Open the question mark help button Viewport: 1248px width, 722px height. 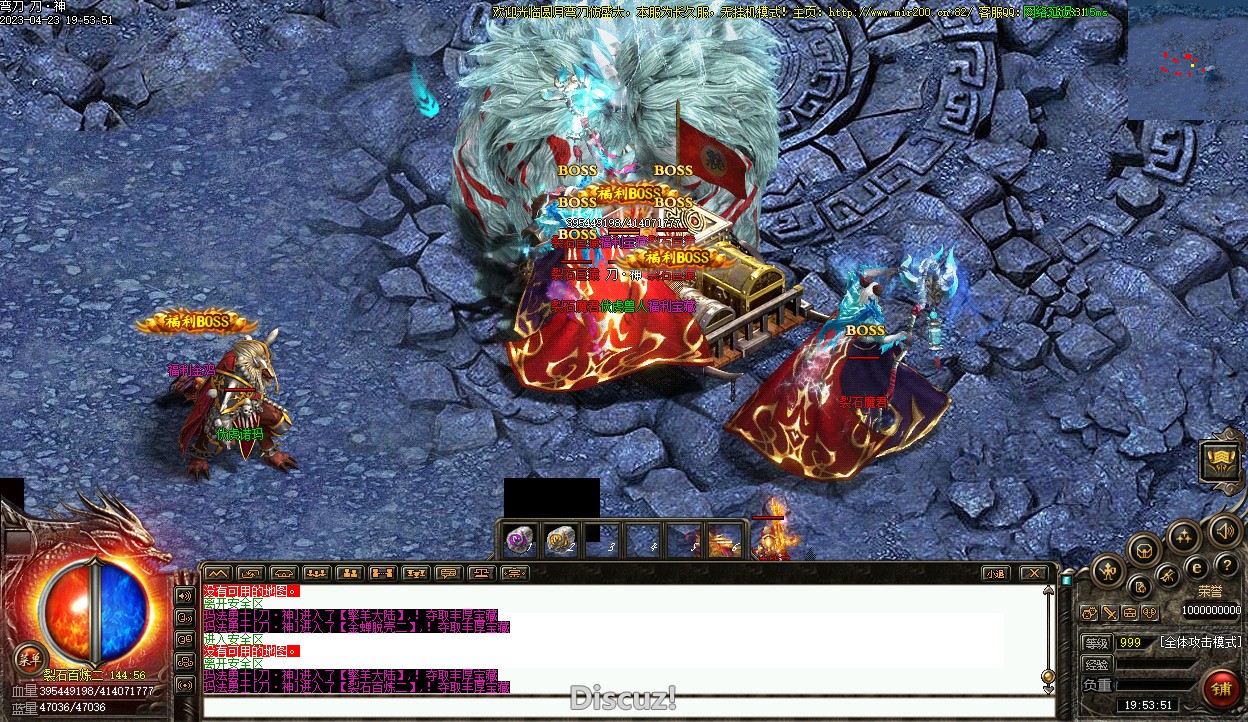coord(1226,565)
